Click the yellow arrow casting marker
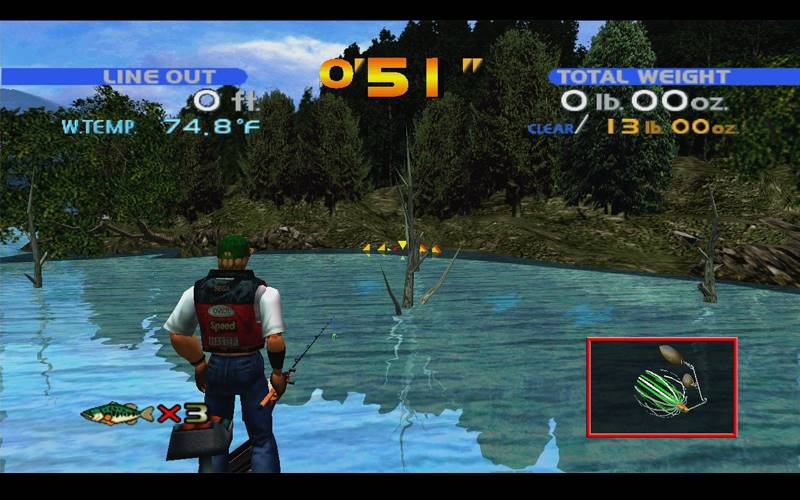 tap(401, 247)
